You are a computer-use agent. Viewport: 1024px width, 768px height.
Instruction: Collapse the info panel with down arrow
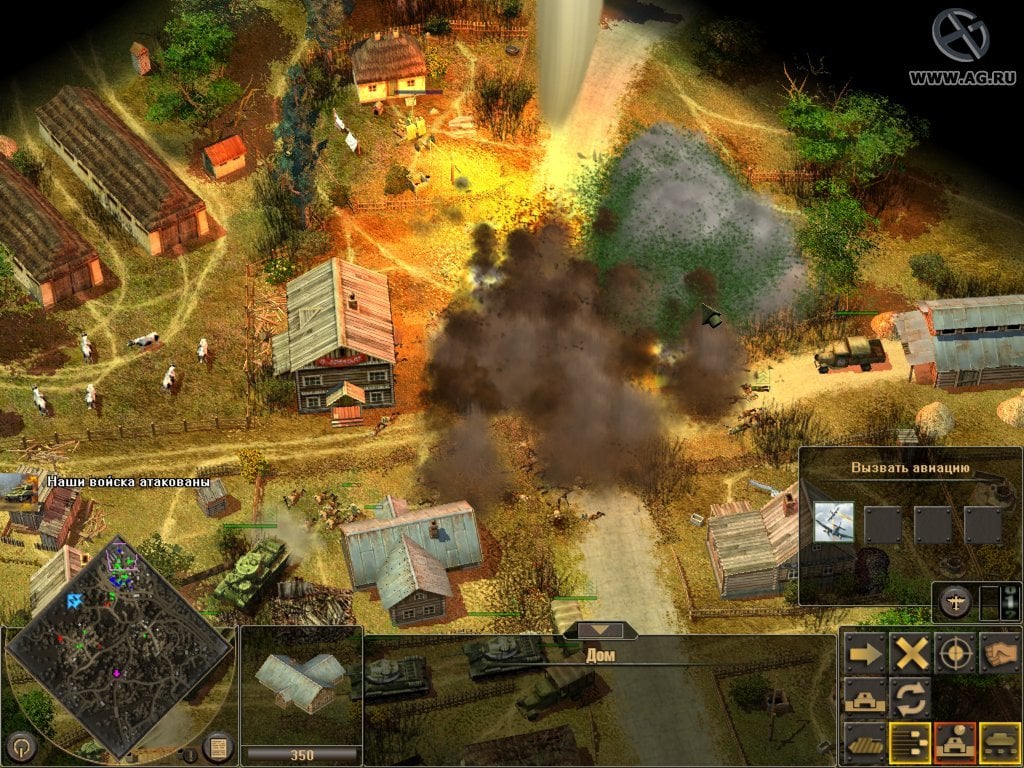(600, 630)
